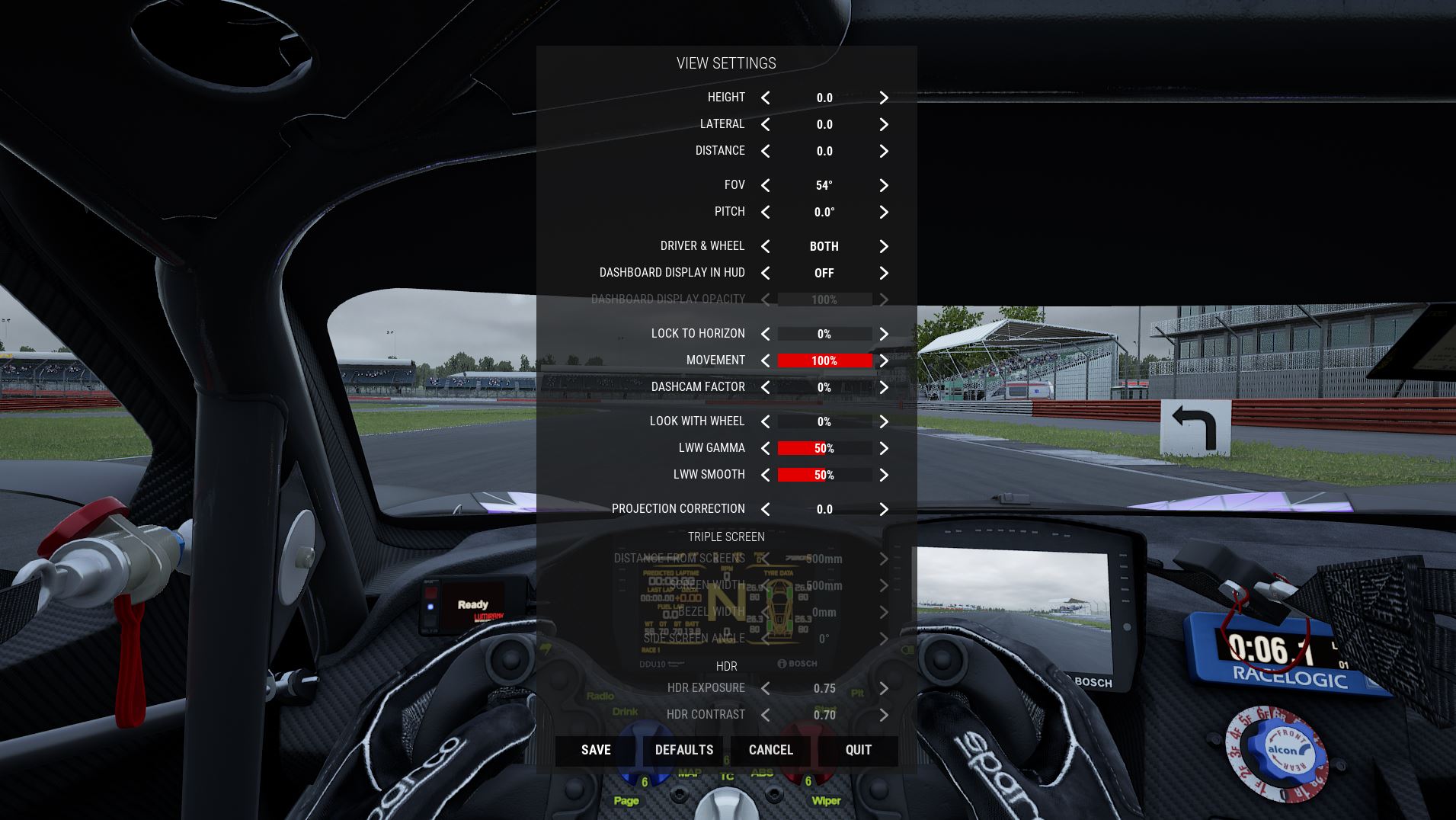Toggle Dashboard Display in HUD right arrow
Screen dimensions: 1456x820
pos(884,273)
